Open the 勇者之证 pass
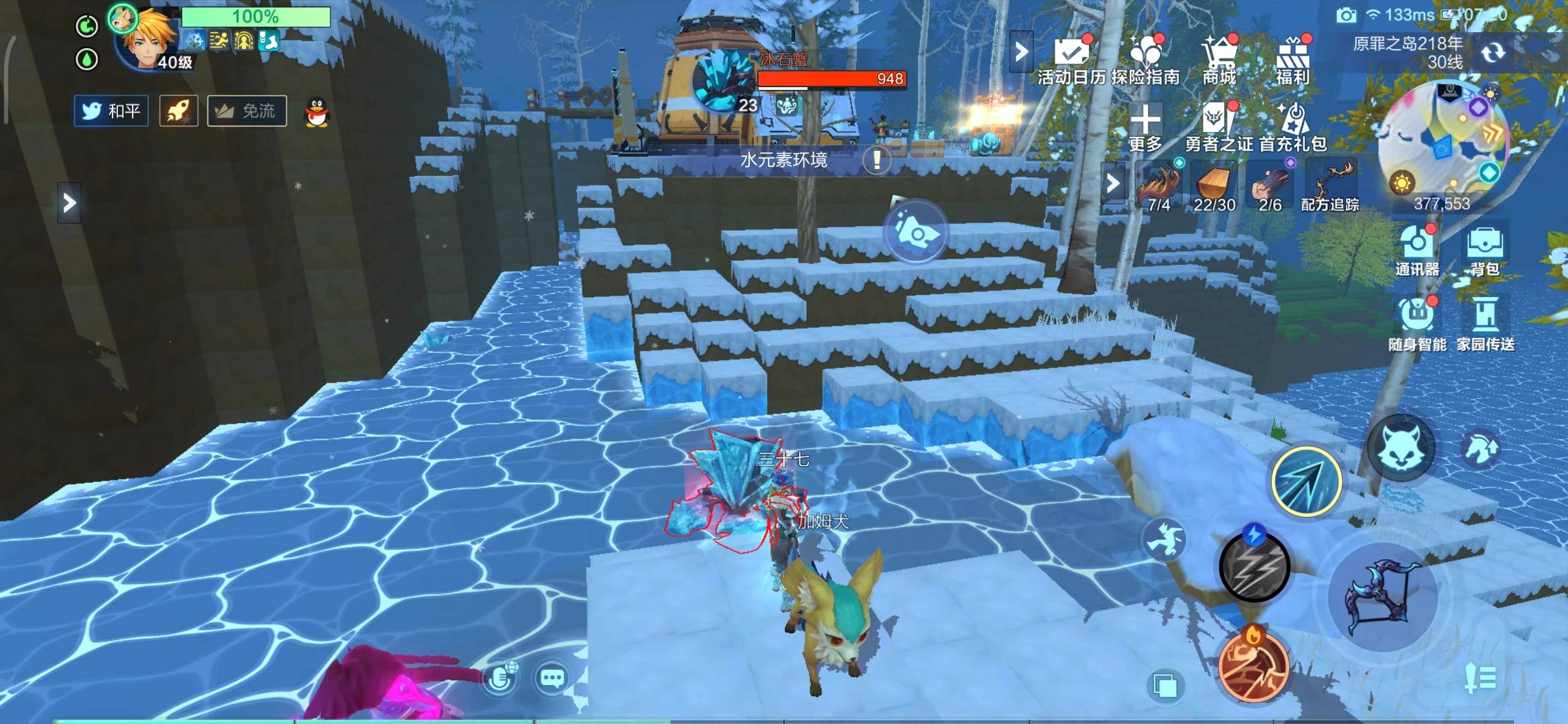 click(1219, 127)
